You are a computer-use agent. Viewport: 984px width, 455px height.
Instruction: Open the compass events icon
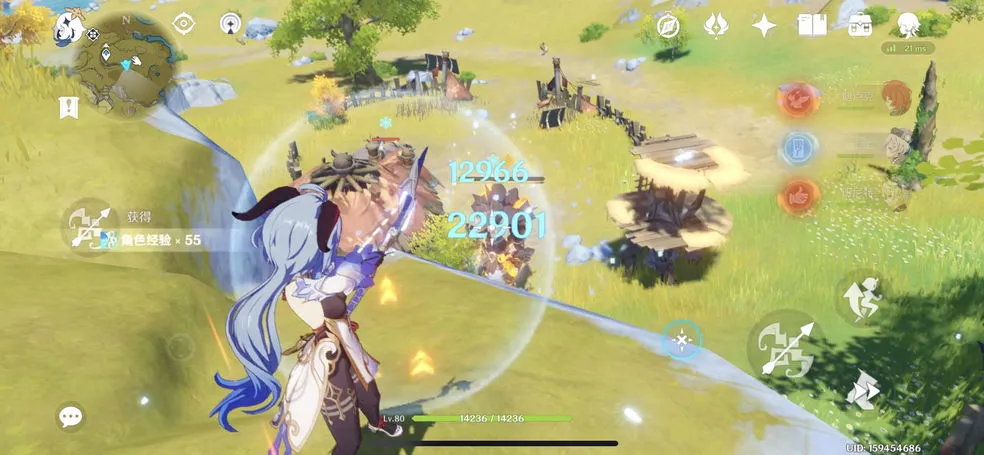pyautogui.click(x=667, y=26)
